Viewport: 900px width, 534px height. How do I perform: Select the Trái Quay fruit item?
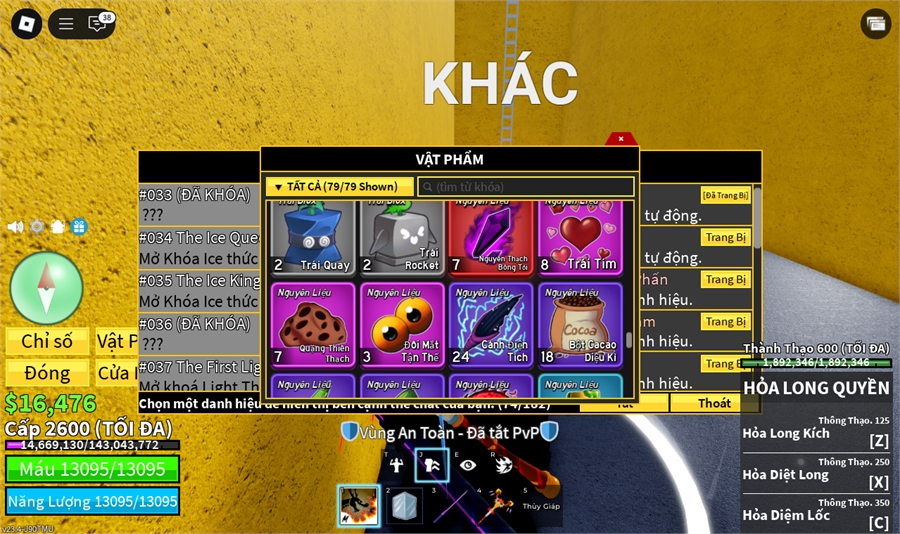pyautogui.click(x=313, y=237)
